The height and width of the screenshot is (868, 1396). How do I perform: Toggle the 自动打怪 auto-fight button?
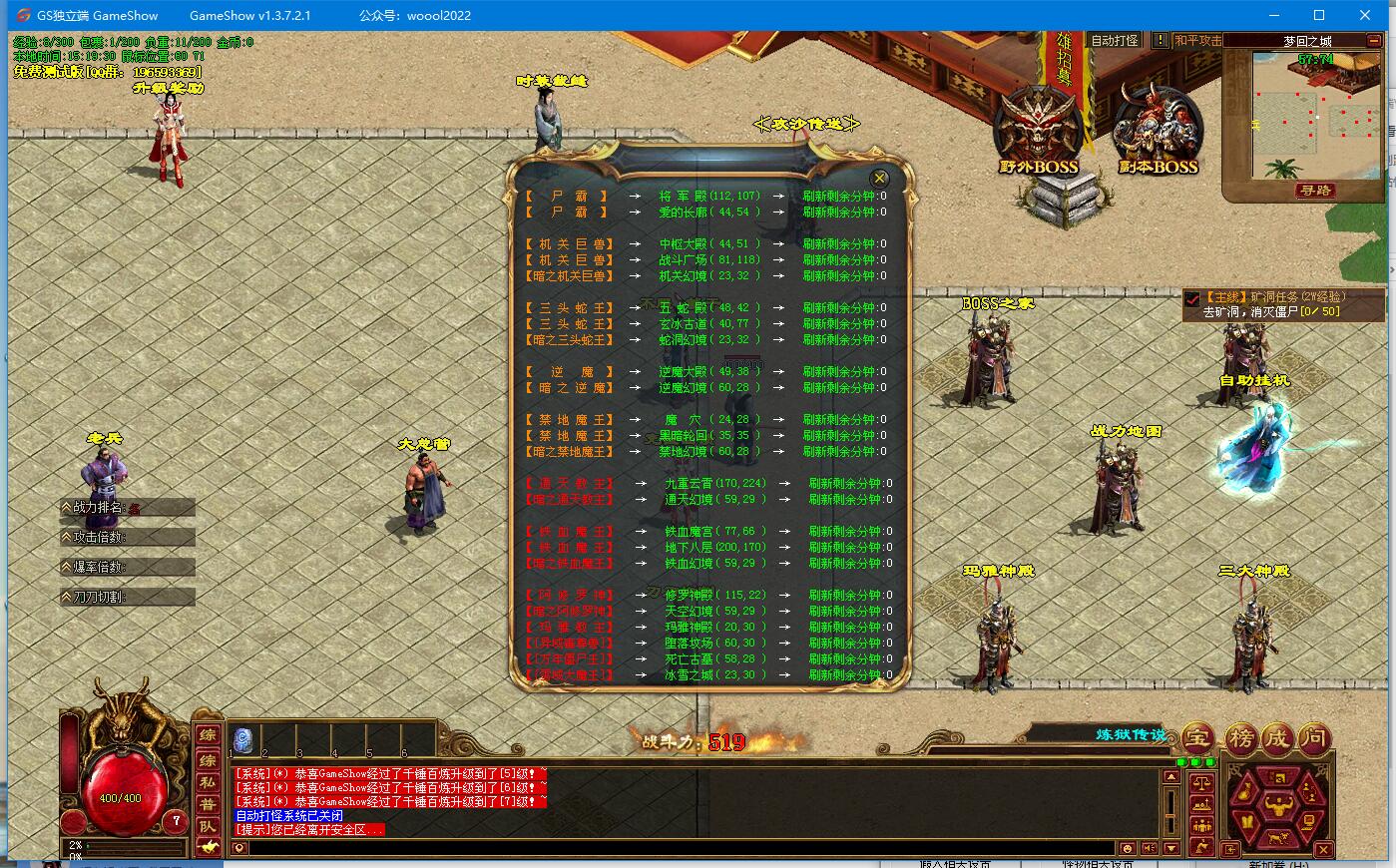point(1115,41)
